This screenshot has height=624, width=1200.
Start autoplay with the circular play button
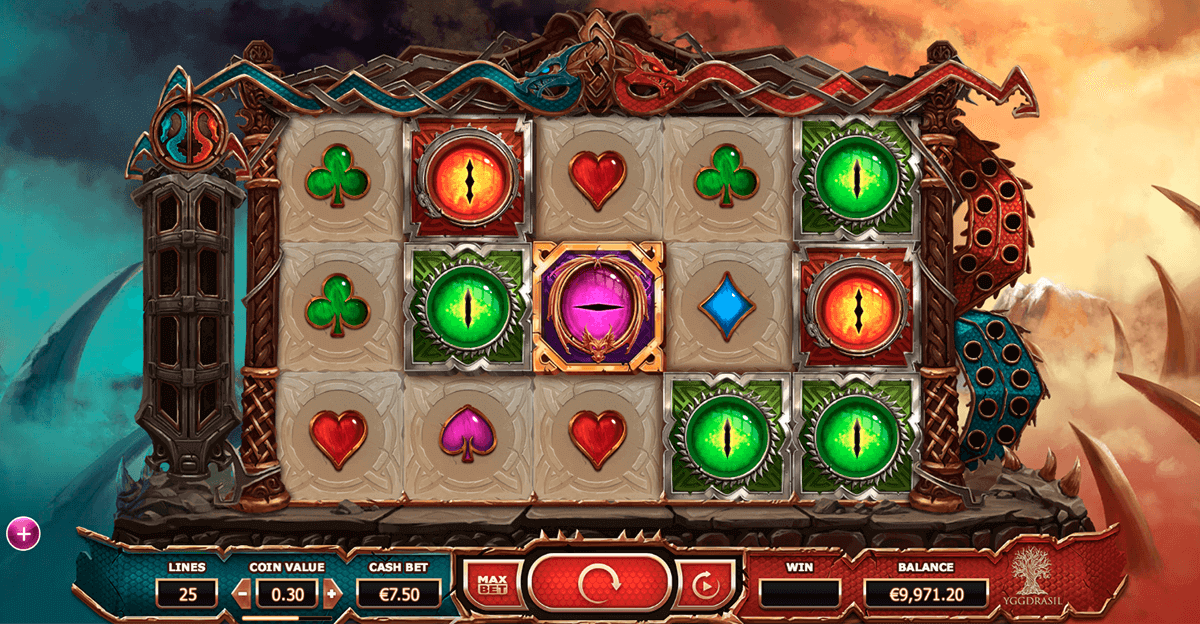click(703, 584)
